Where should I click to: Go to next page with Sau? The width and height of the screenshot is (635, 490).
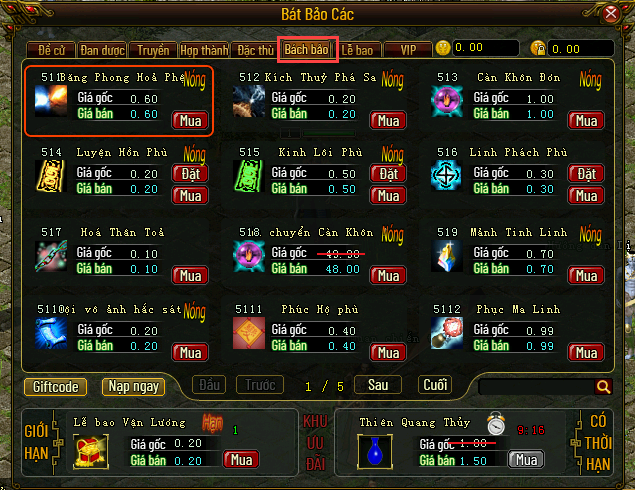pos(378,385)
